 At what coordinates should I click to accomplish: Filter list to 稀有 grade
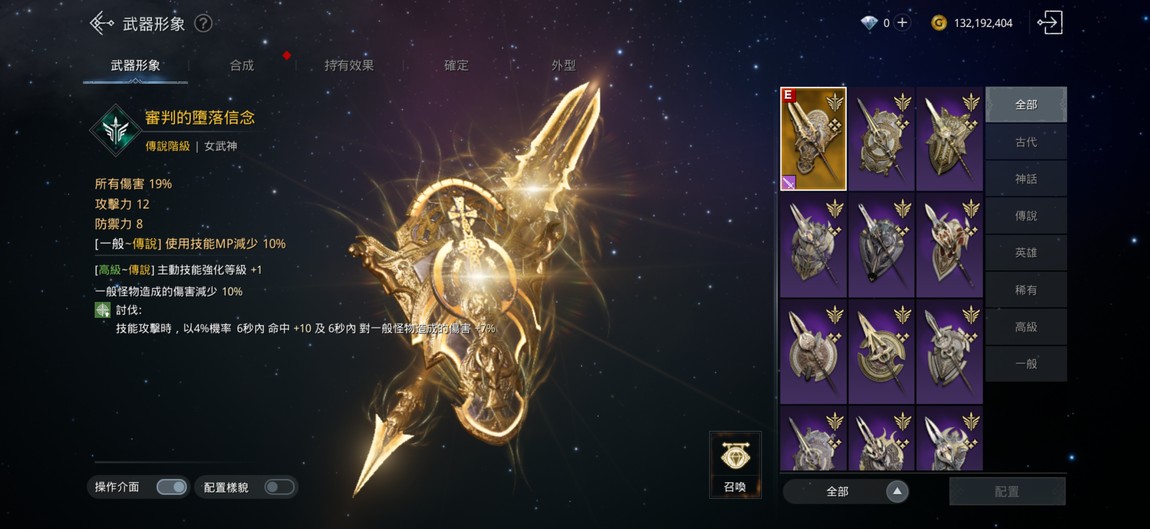point(1026,290)
